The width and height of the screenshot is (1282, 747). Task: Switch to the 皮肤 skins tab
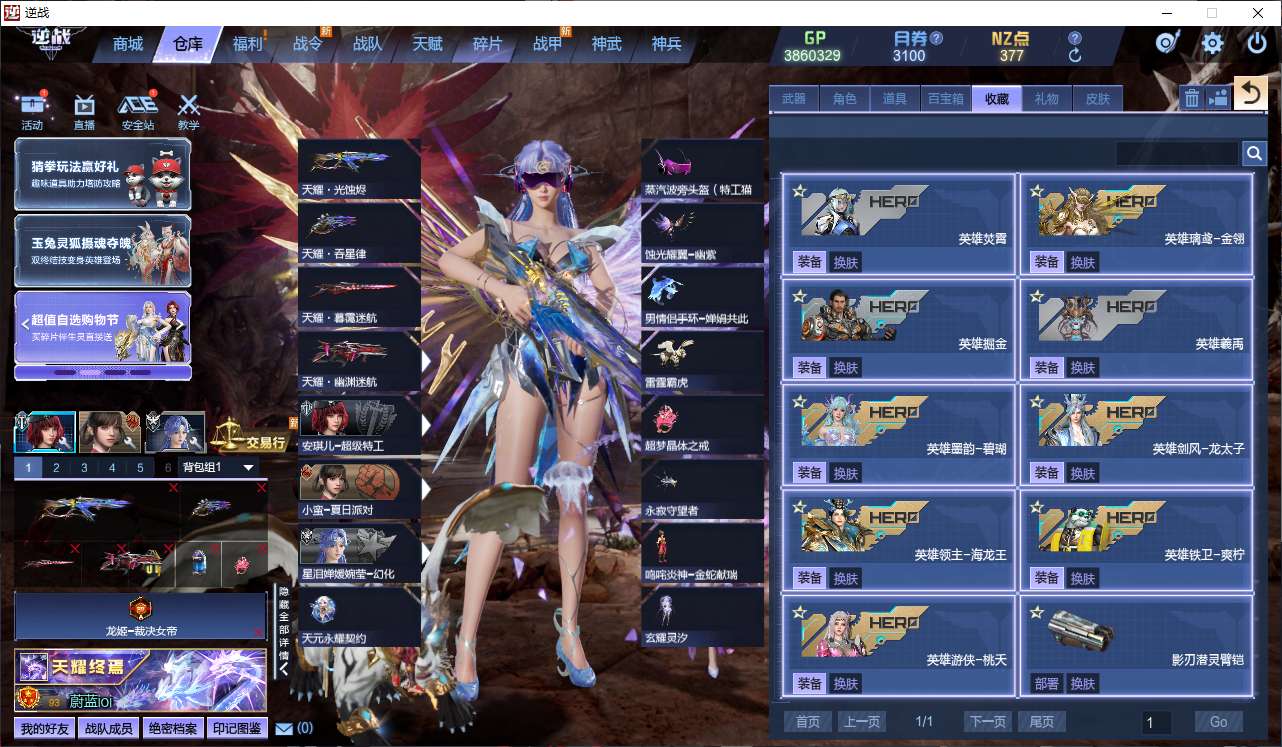(1098, 98)
